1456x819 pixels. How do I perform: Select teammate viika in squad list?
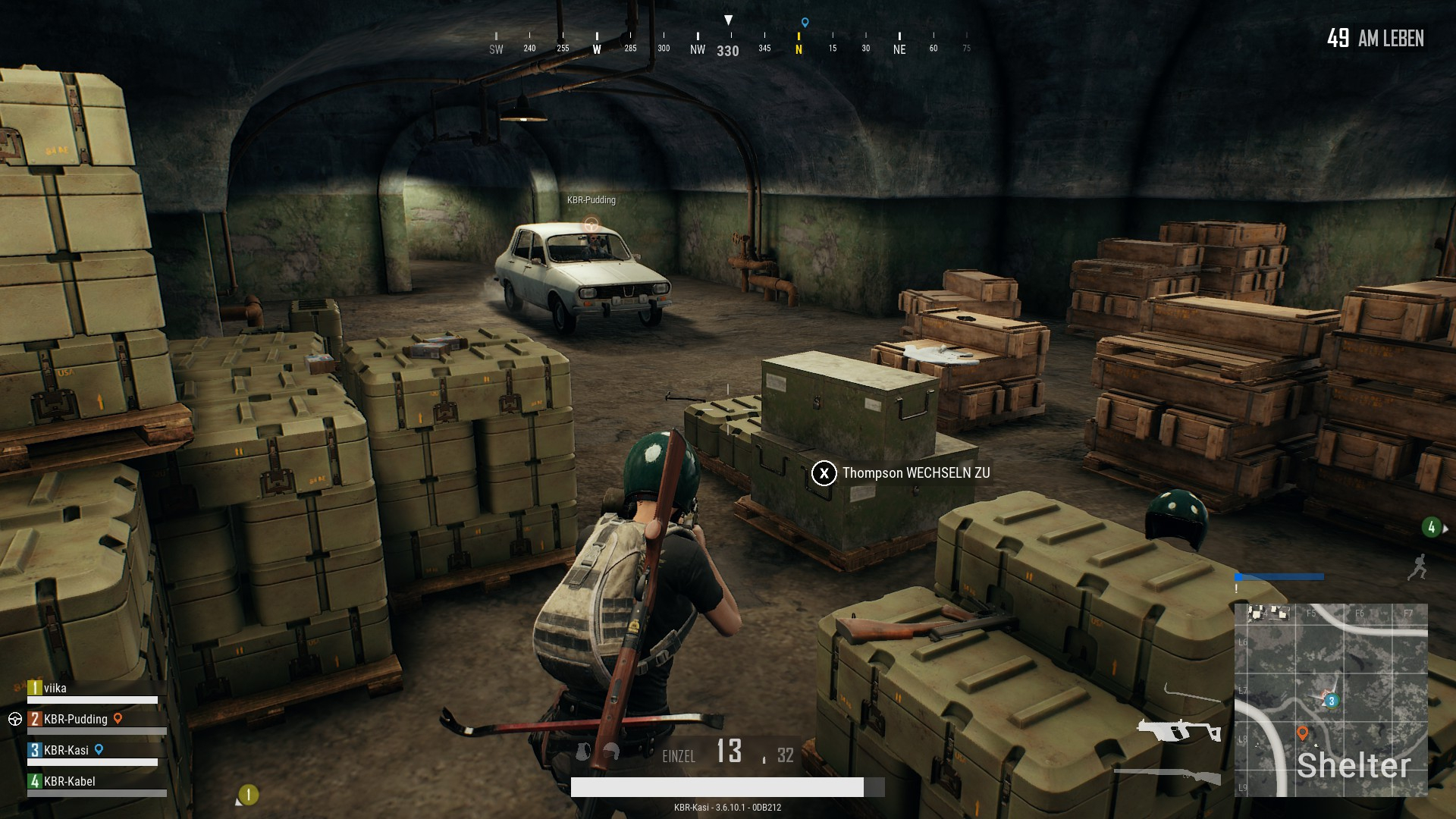click(55, 689)
